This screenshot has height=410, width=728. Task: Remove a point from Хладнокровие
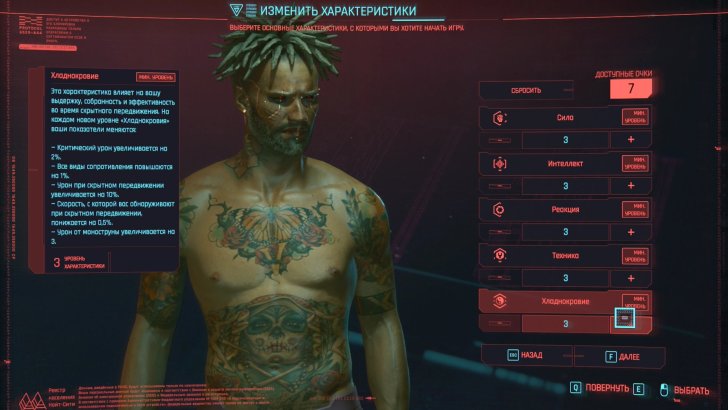click(x=496, y=323)
